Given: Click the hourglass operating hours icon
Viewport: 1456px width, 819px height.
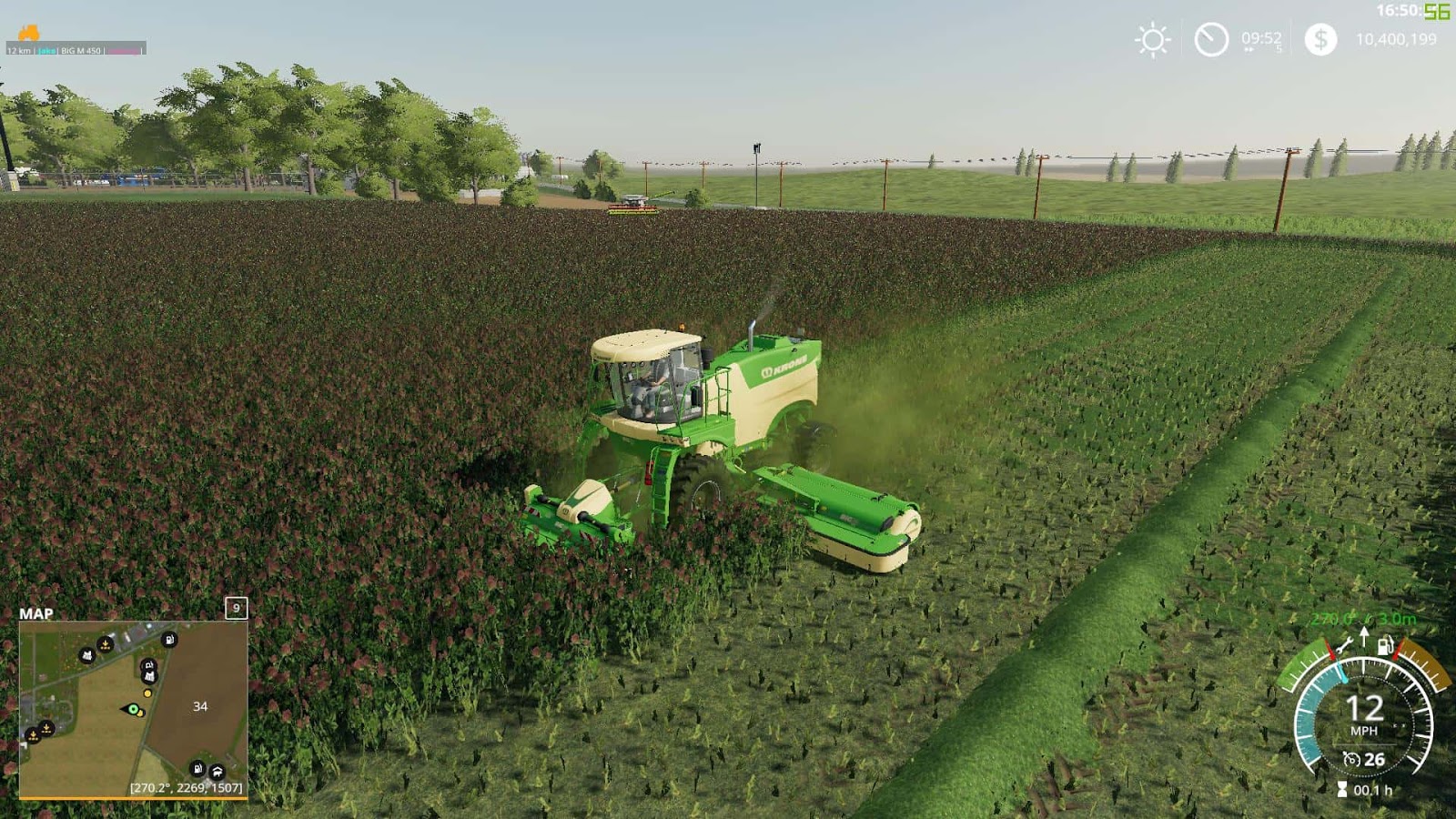Looking at the screenshot, I should (x=1342, y=789).
